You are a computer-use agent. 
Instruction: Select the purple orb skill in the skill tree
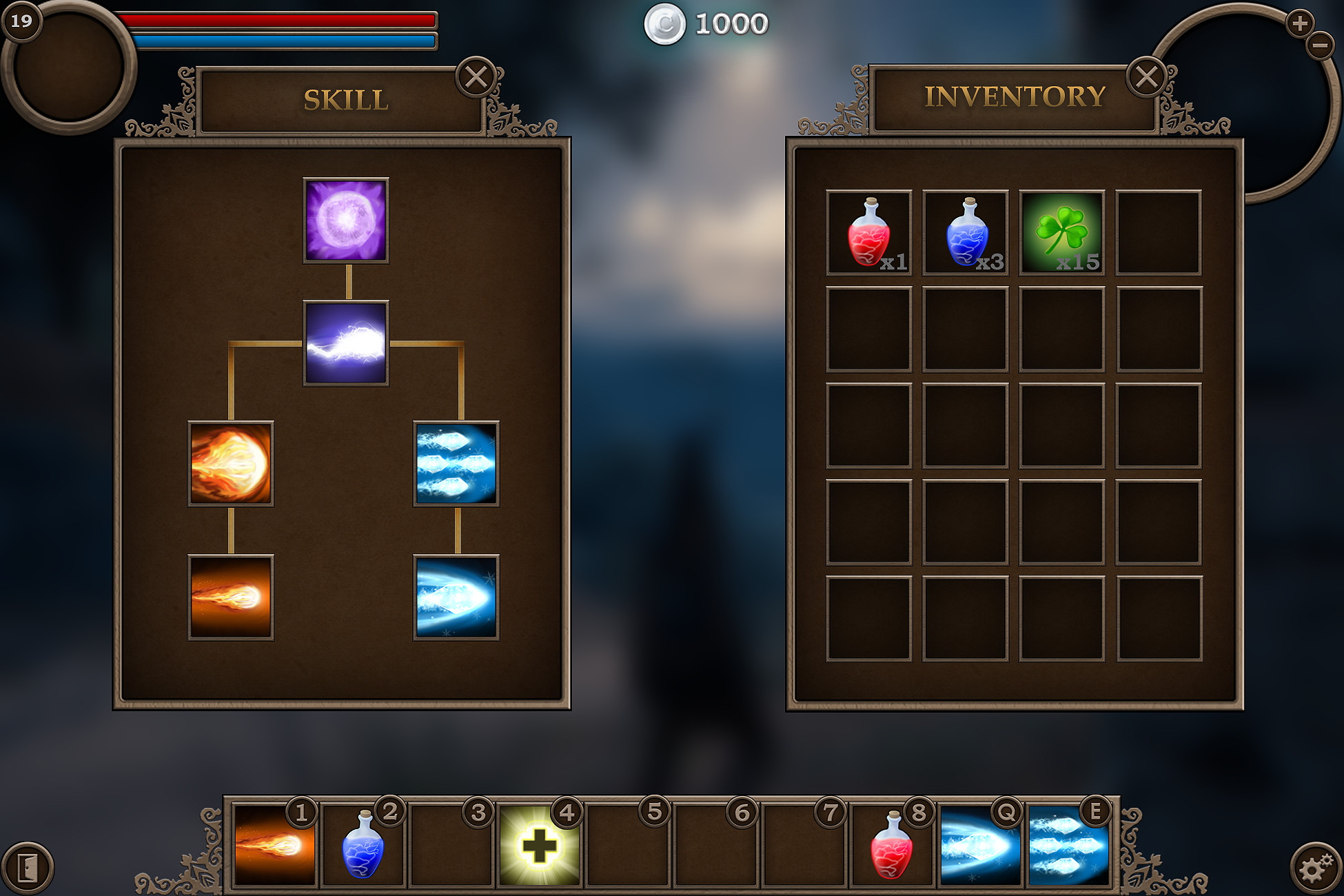coord(345,220)
